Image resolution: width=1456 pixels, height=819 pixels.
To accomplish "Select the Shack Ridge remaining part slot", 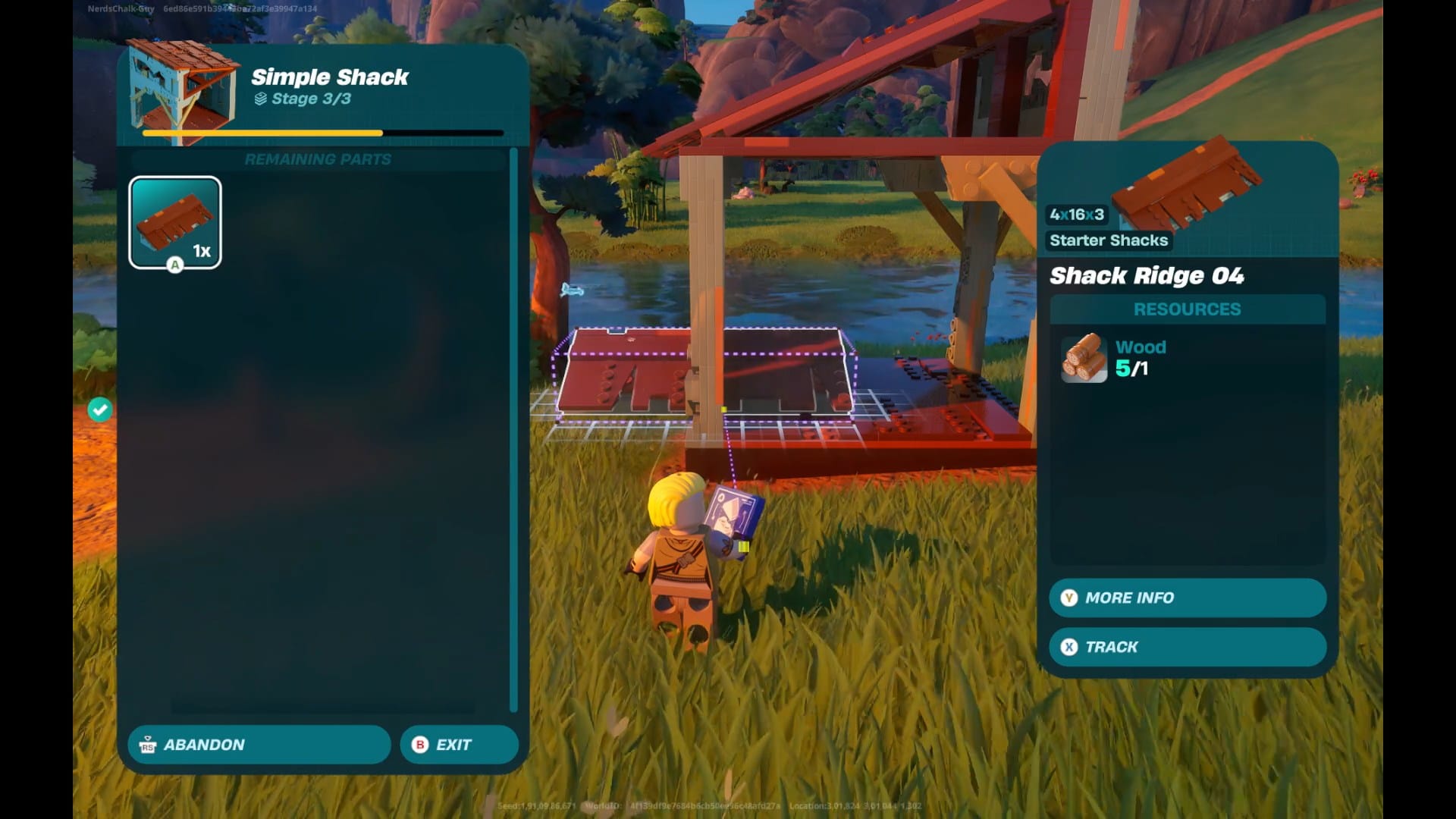I will pos(175,222).
